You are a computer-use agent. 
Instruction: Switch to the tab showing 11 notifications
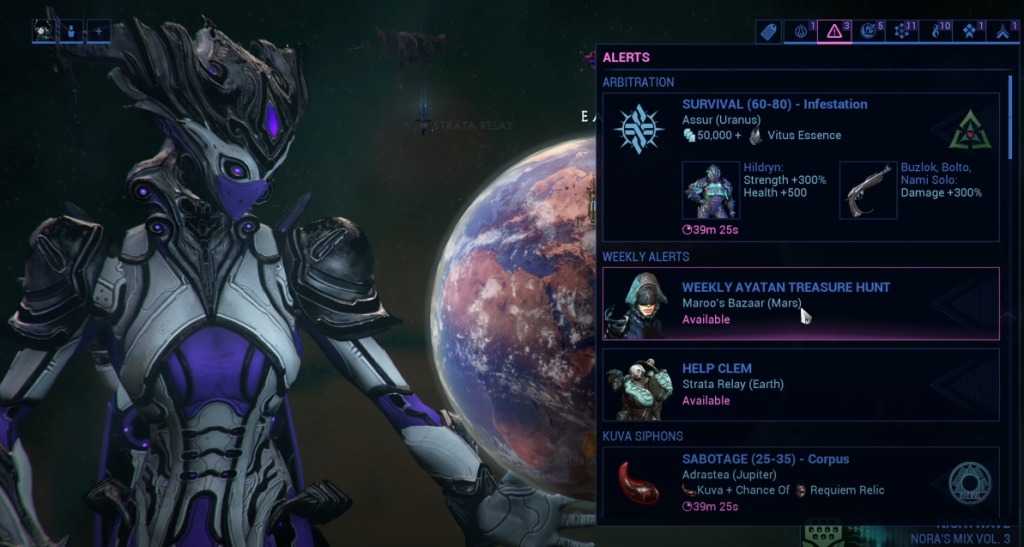click(x=902, y=31)
